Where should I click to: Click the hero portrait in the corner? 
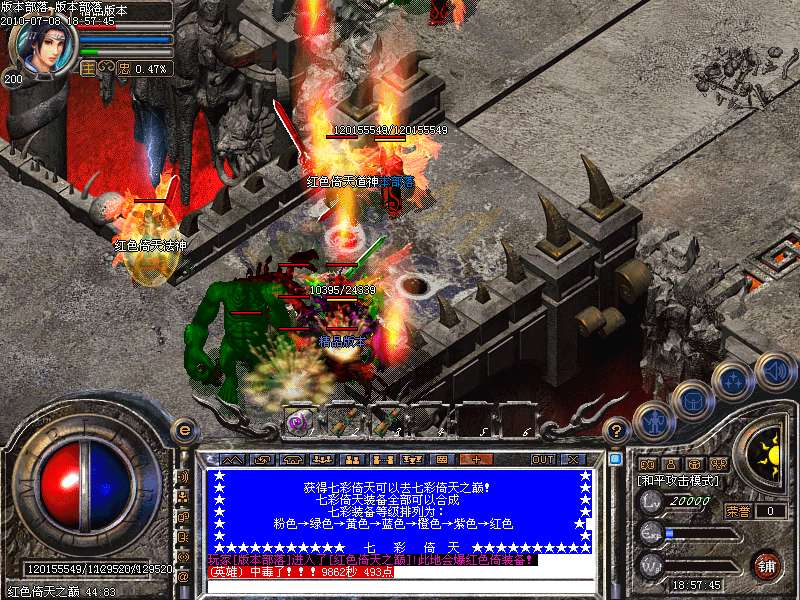pyautogui.click(x=41, y=46)
